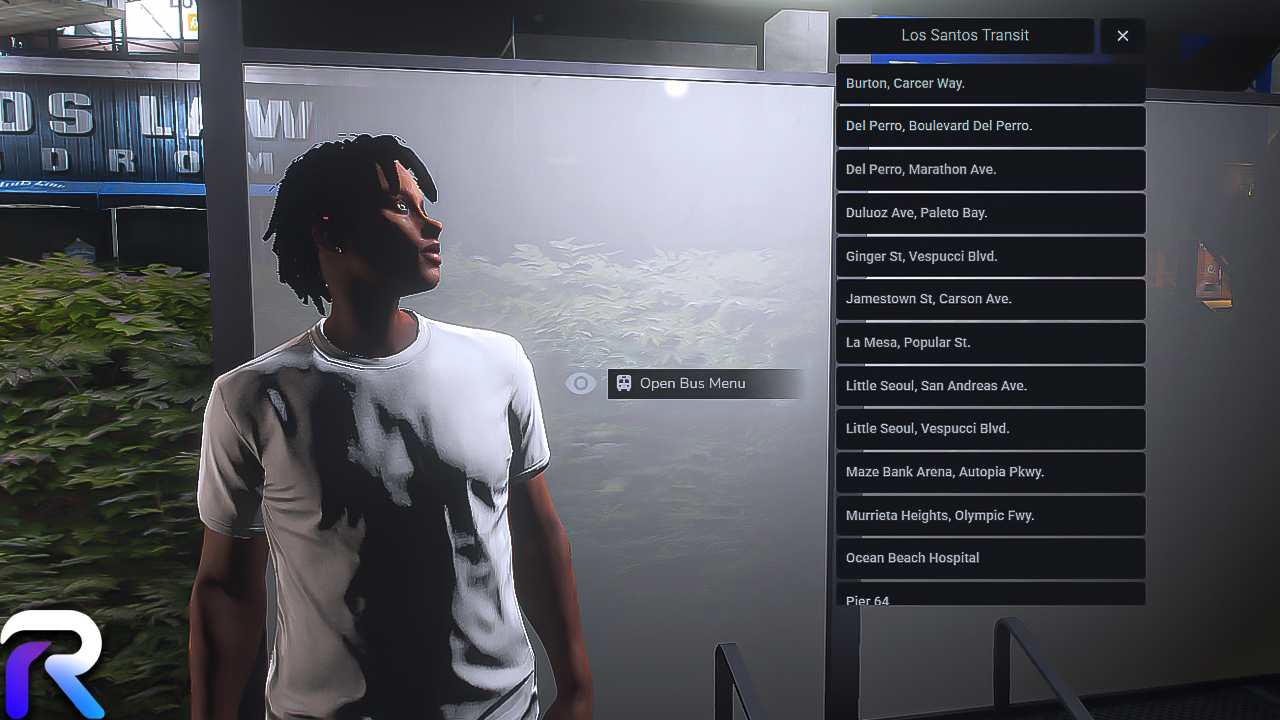Click the eye target icon
This screenshot has height=720, width=1280.
click(x=580, y=384)
